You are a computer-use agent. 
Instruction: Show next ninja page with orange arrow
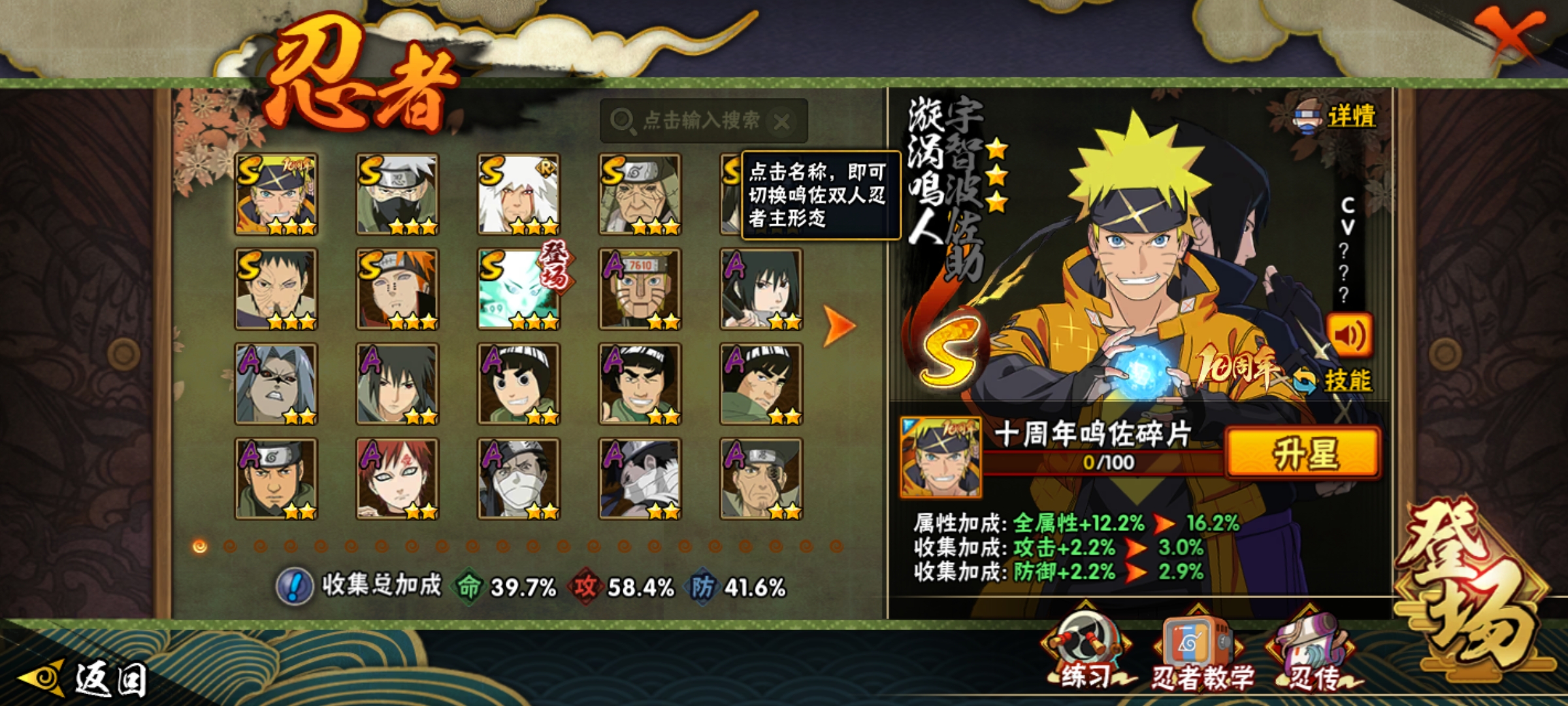click(x=838, y=325)
